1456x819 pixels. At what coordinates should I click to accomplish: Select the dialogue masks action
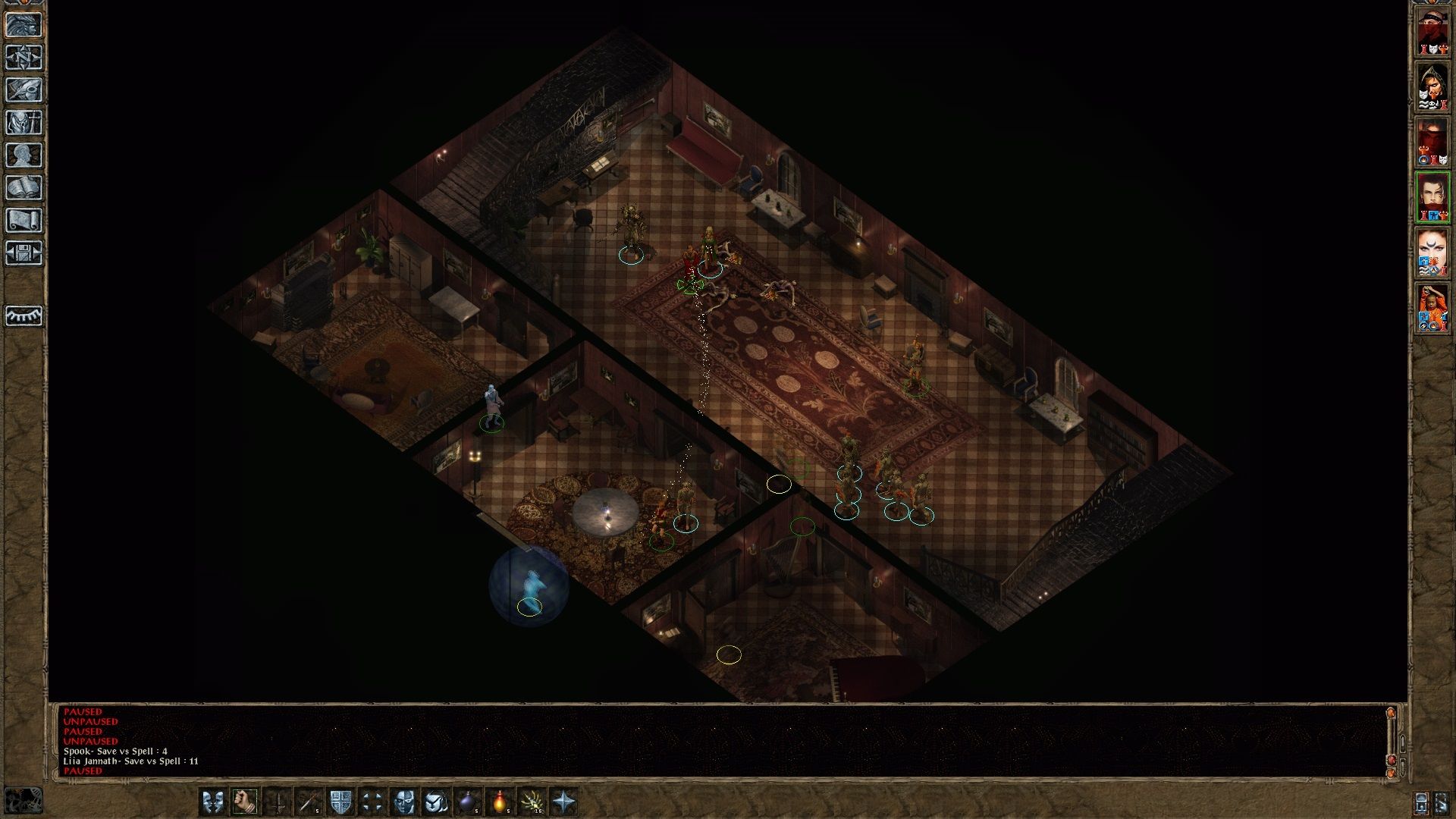[x=212, y=800]
